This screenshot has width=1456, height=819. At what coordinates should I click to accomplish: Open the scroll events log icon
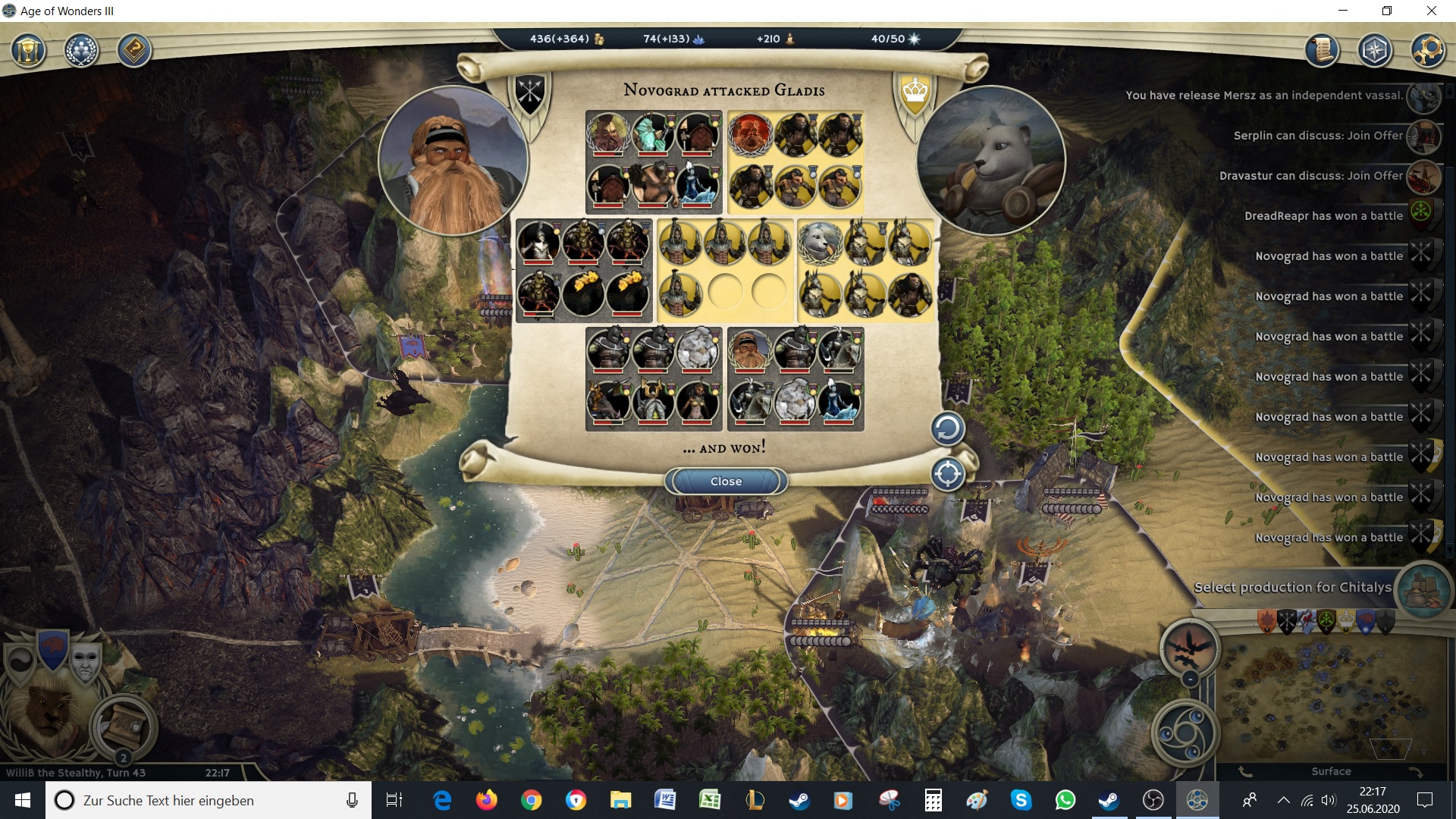click(x=1322, y=51)
